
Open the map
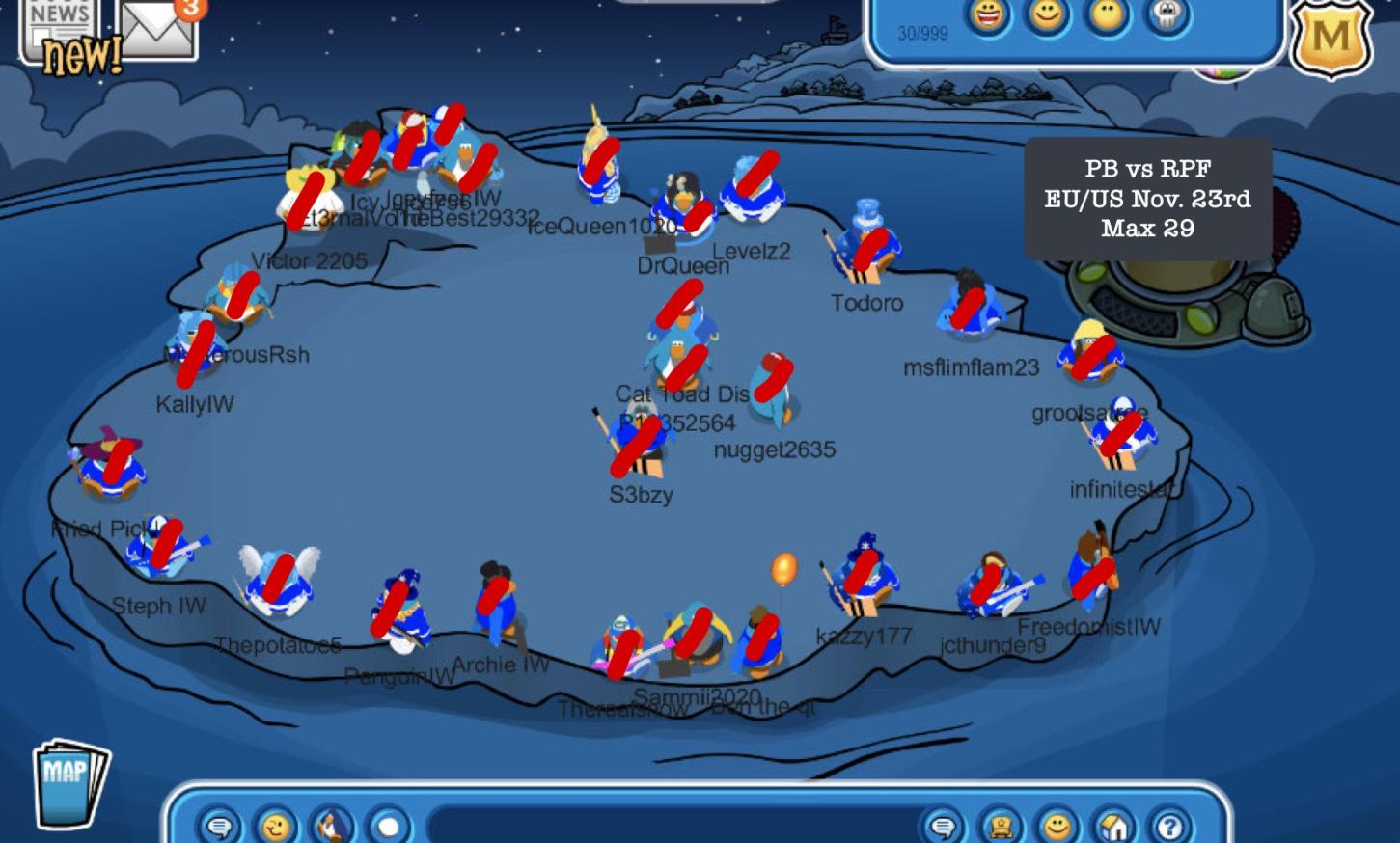pos(69,781)
